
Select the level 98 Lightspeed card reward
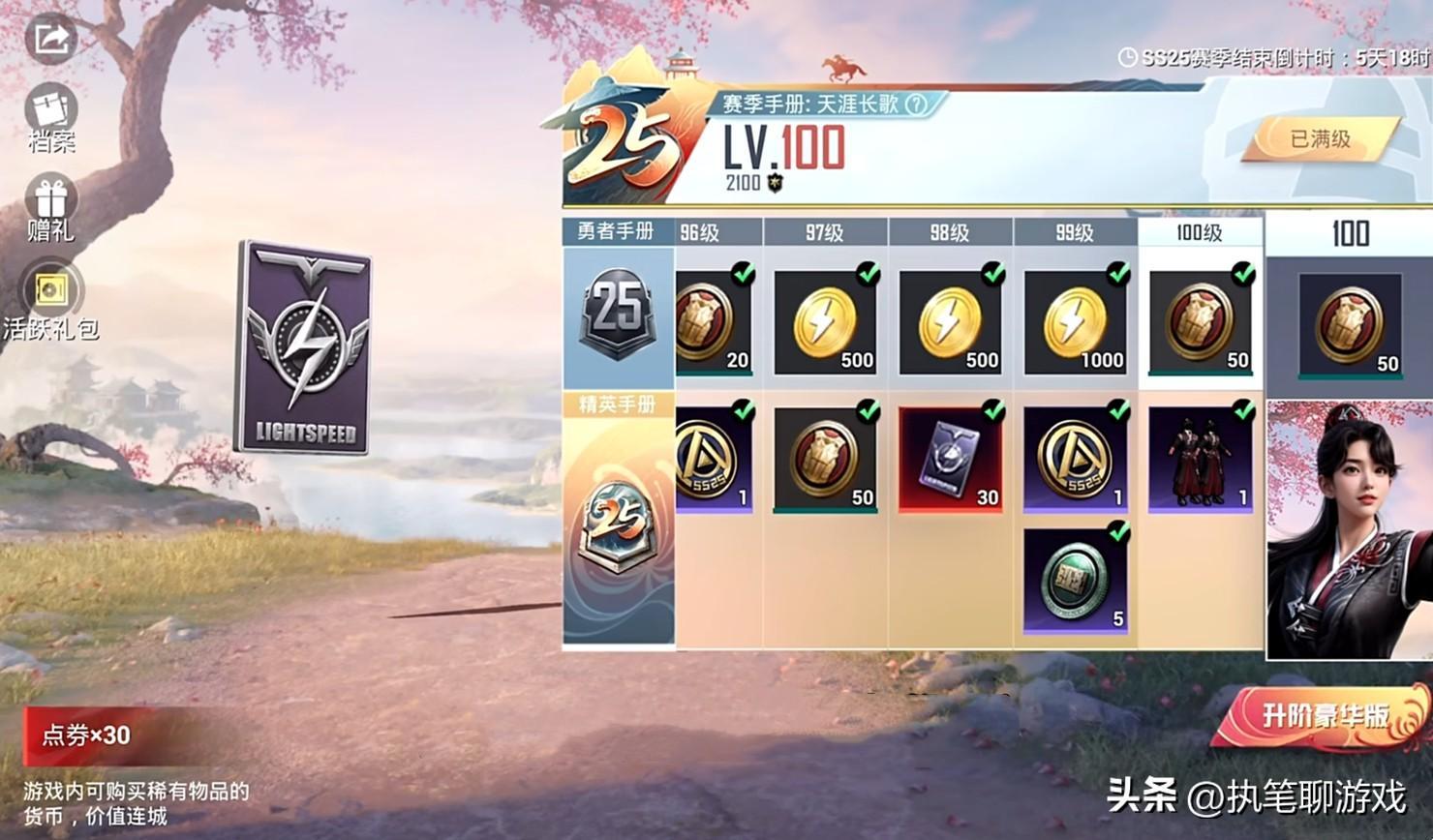[x=950, y=459]
